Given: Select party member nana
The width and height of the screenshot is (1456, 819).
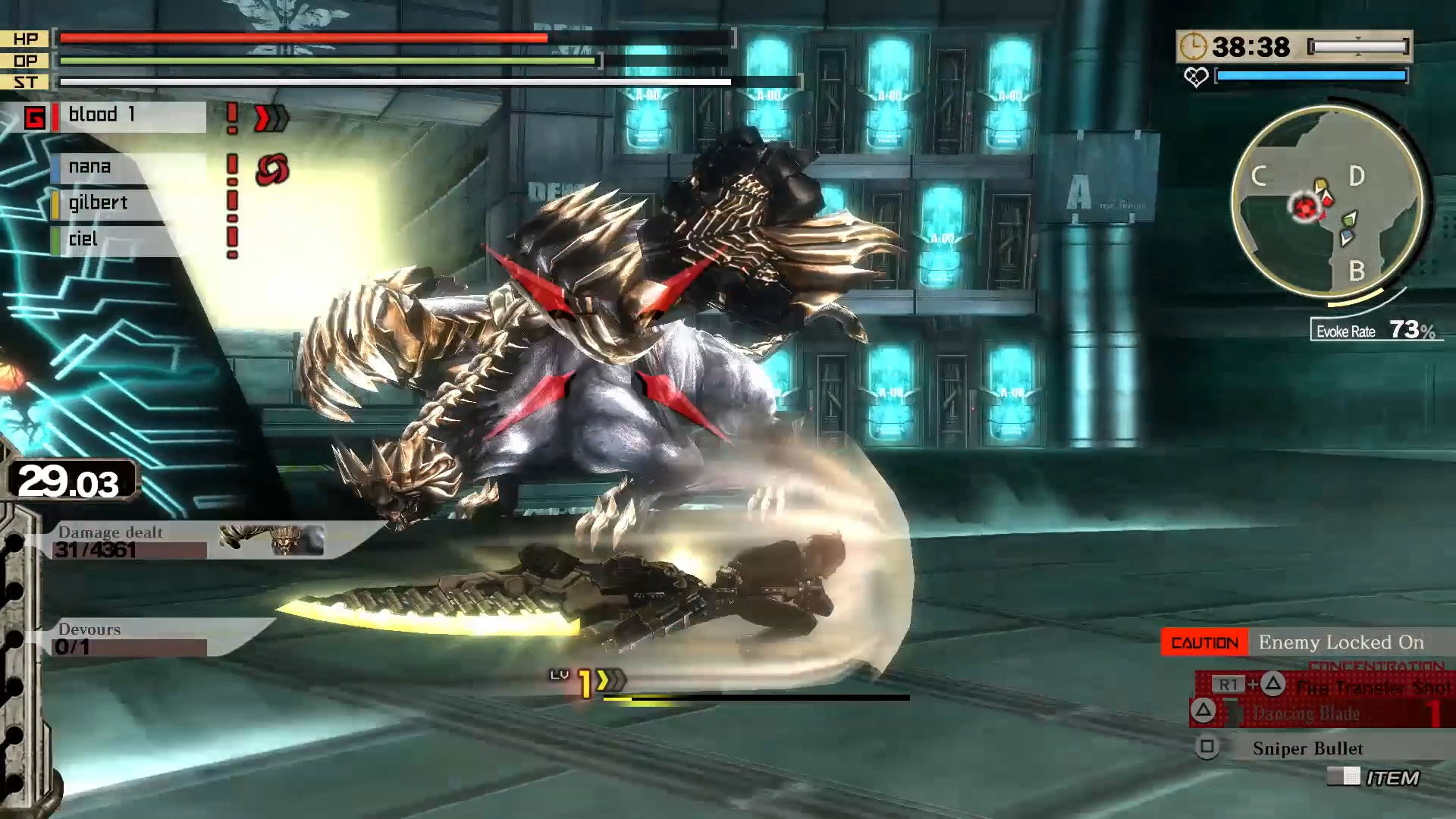Looking at the screenshot, I should (125, 168).
